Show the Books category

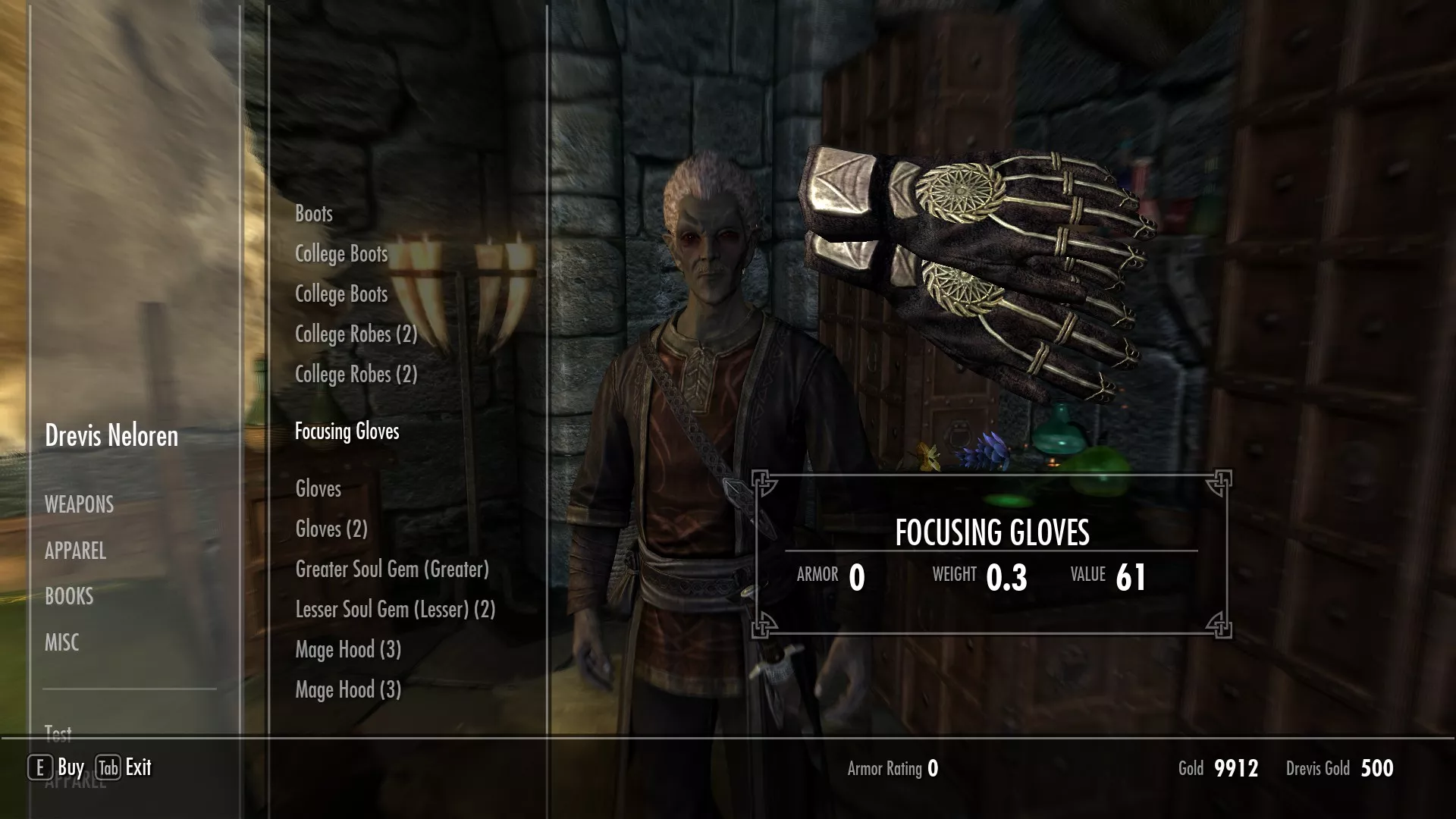(69, 596)
